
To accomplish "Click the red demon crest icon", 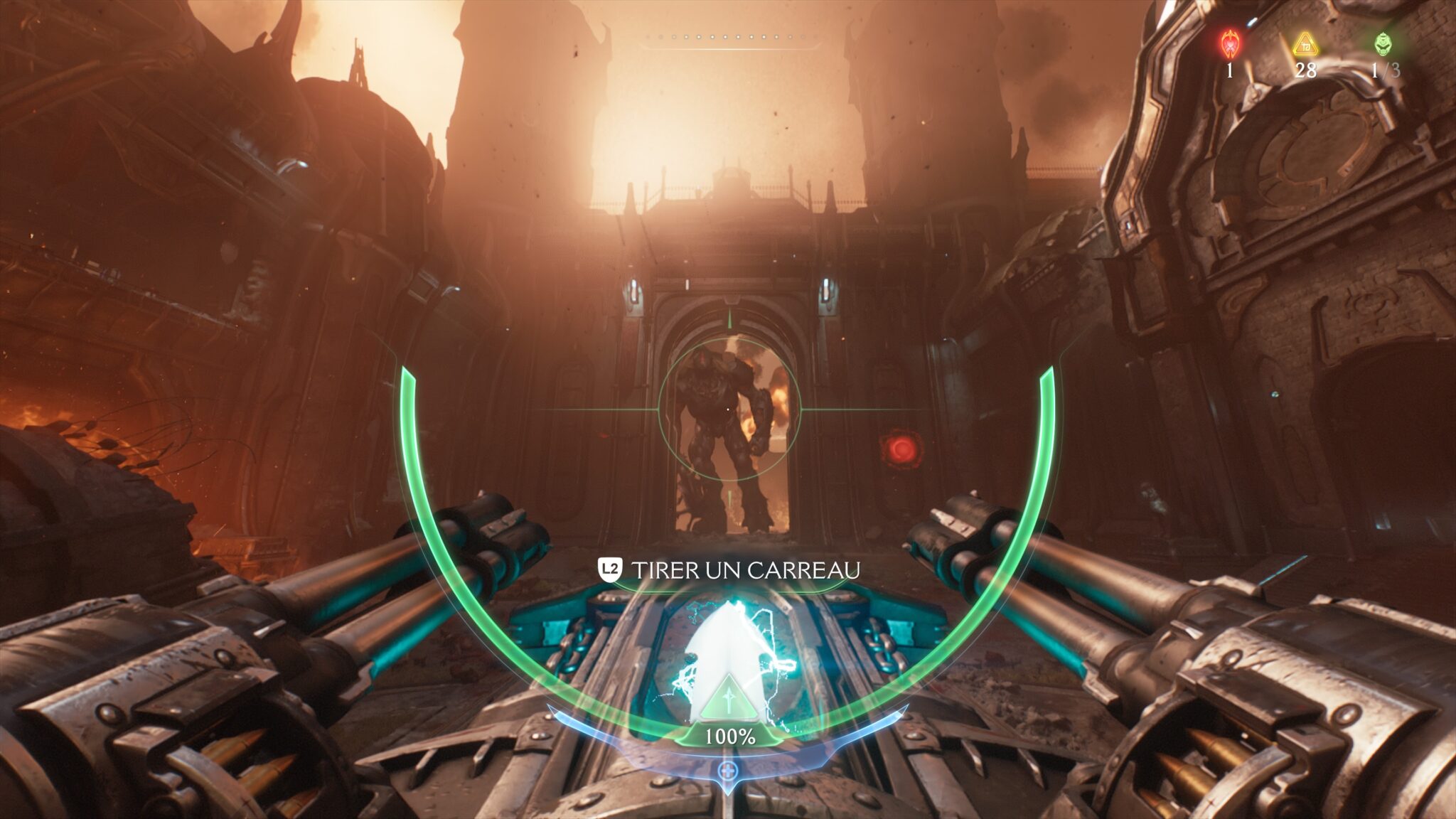I will 1230,44.
